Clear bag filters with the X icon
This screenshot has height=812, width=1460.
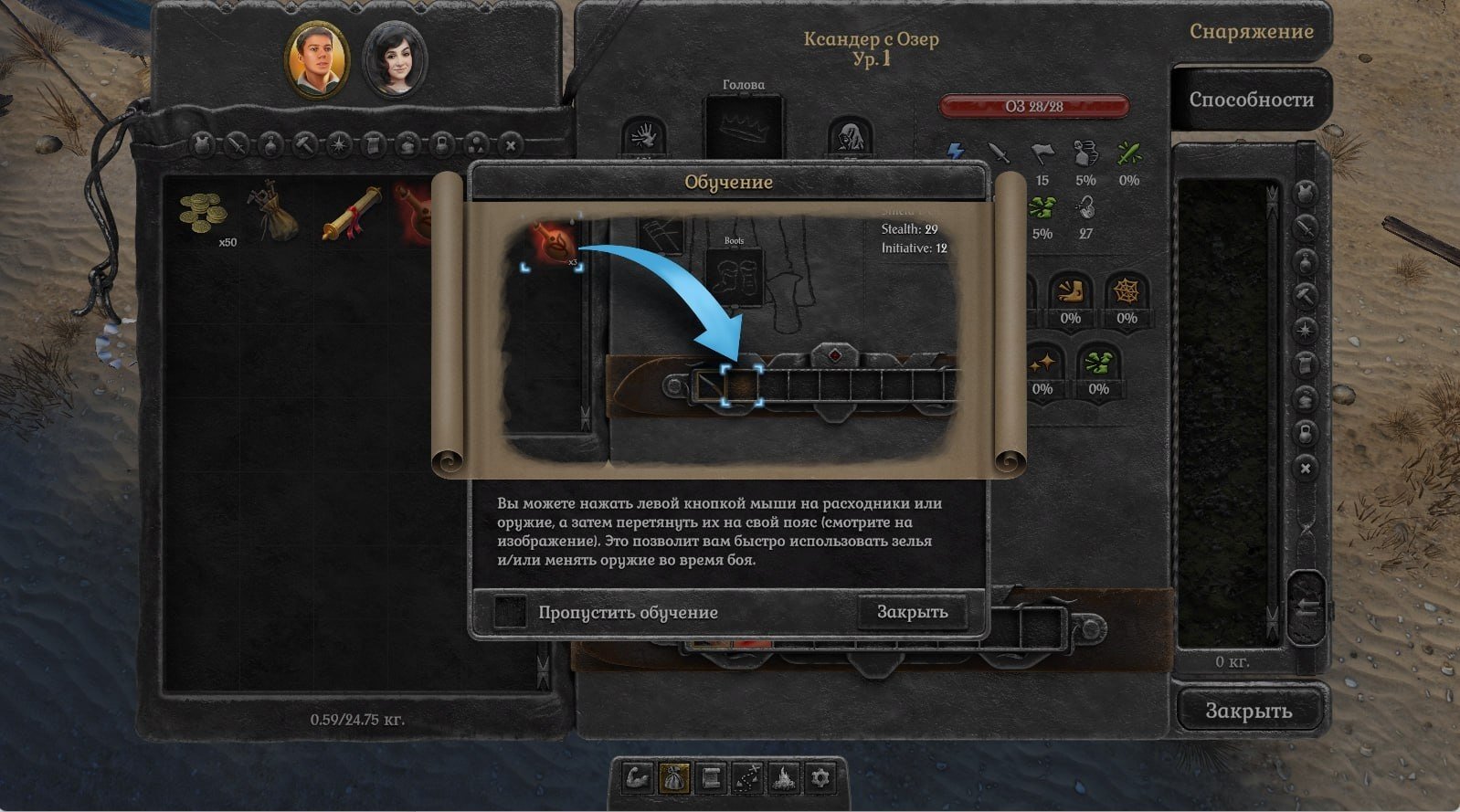[x=511, y=144]
